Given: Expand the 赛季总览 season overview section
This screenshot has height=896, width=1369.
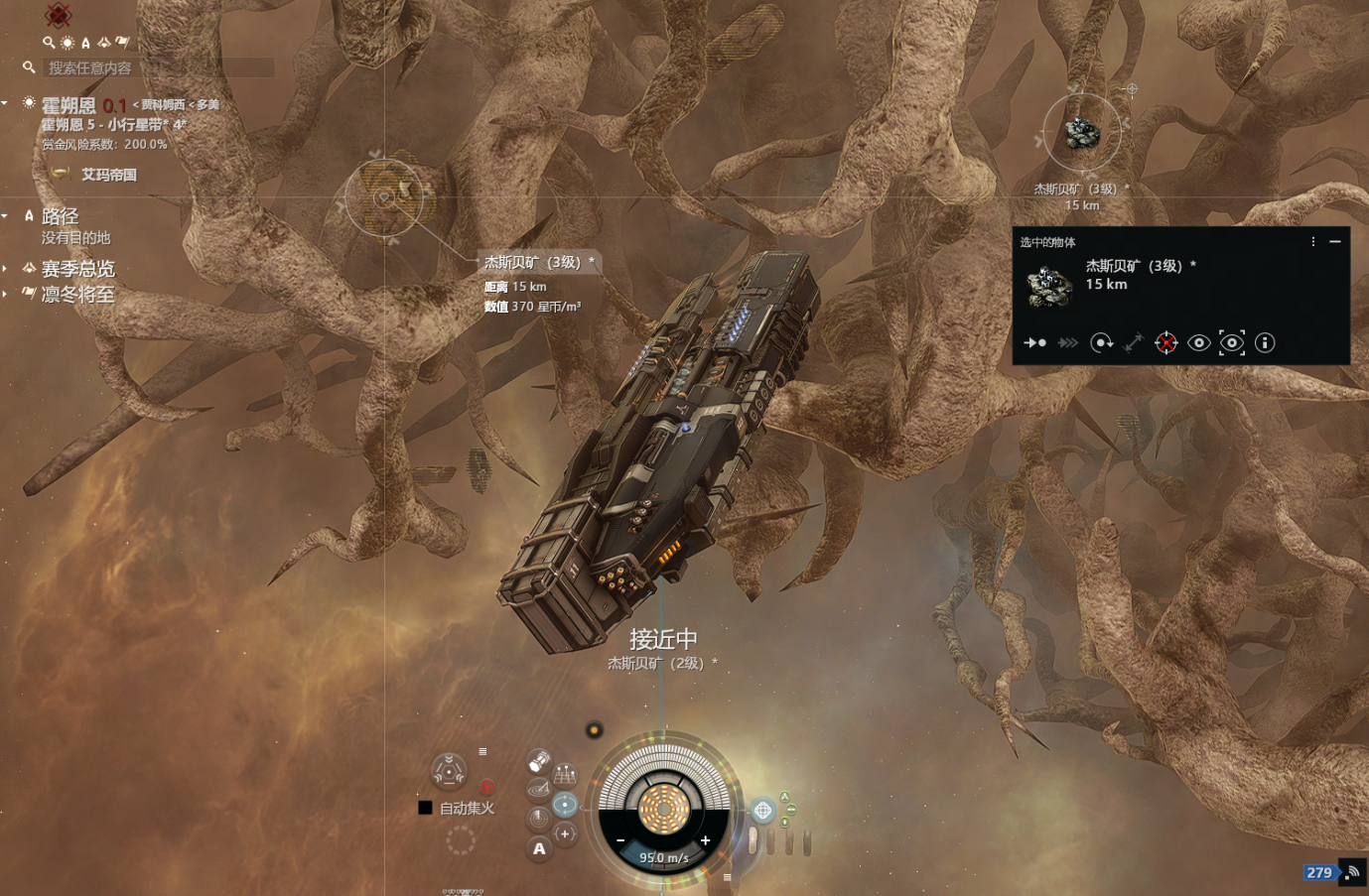Looking at the screenshot, I should click(x=5, y=268).
